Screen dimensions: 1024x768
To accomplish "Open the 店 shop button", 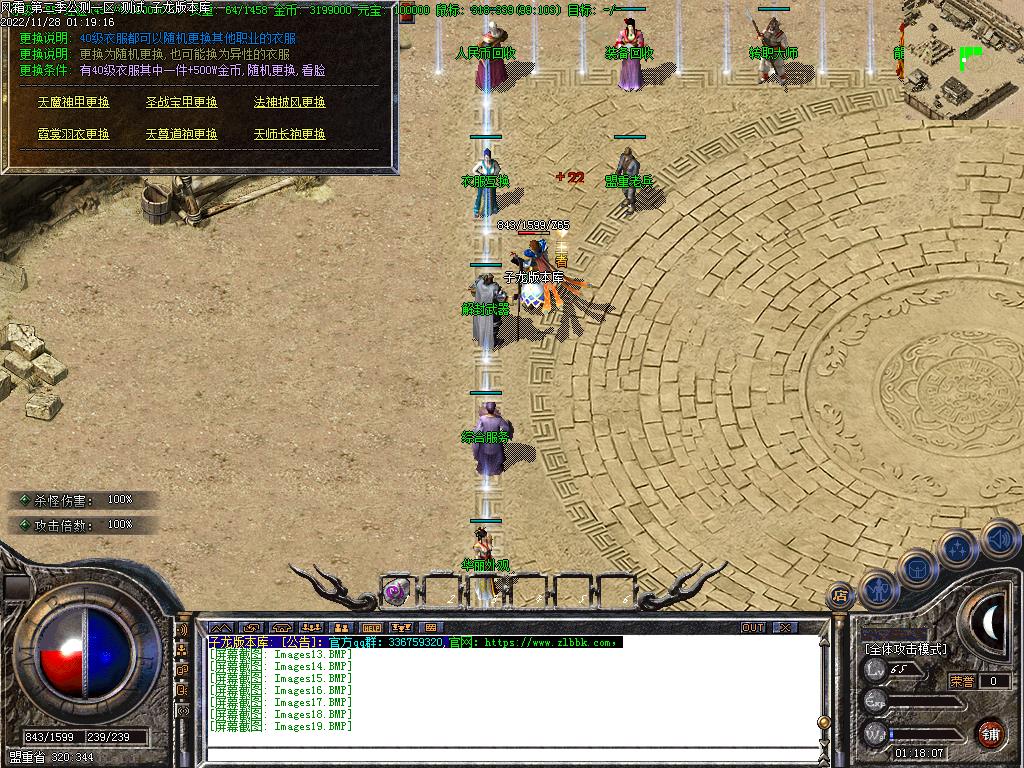I will pyautogui.click(x=840, y=597).
